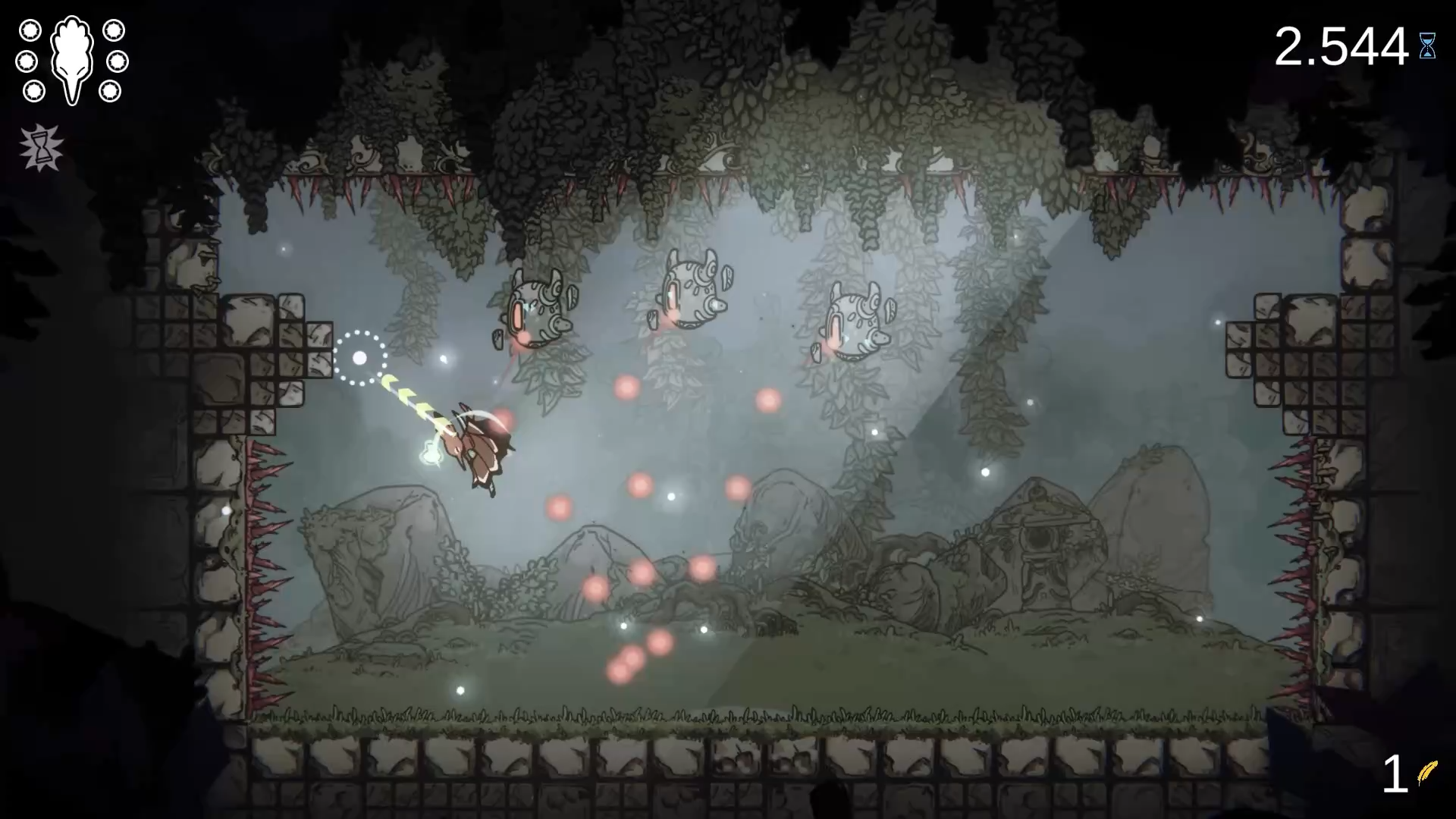Select the bird-skull health emblem top-left
The image size is (1456, 819).
click(x=72, y=59)
